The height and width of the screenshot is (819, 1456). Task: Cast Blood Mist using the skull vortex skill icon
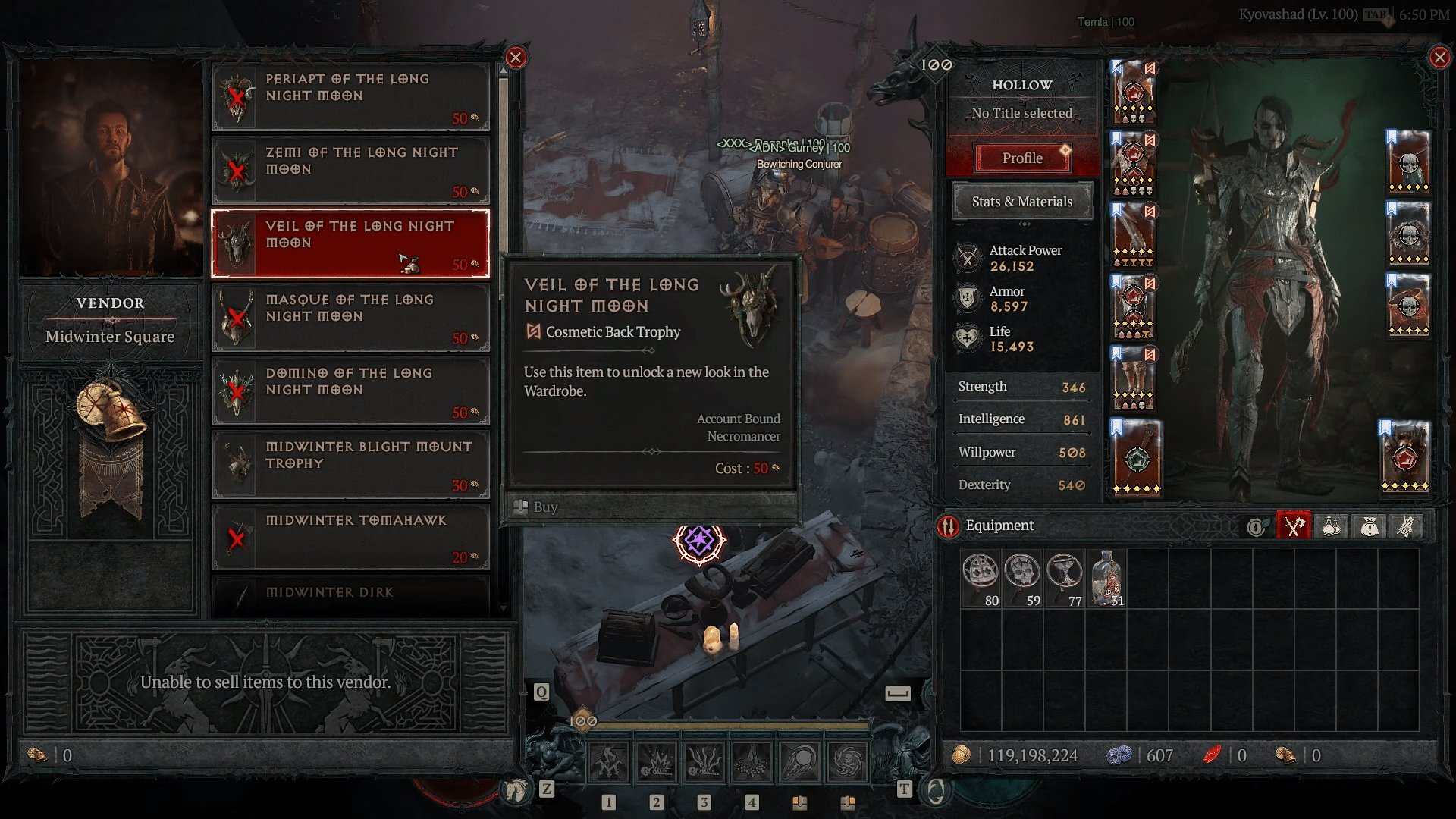pos(848,761)
